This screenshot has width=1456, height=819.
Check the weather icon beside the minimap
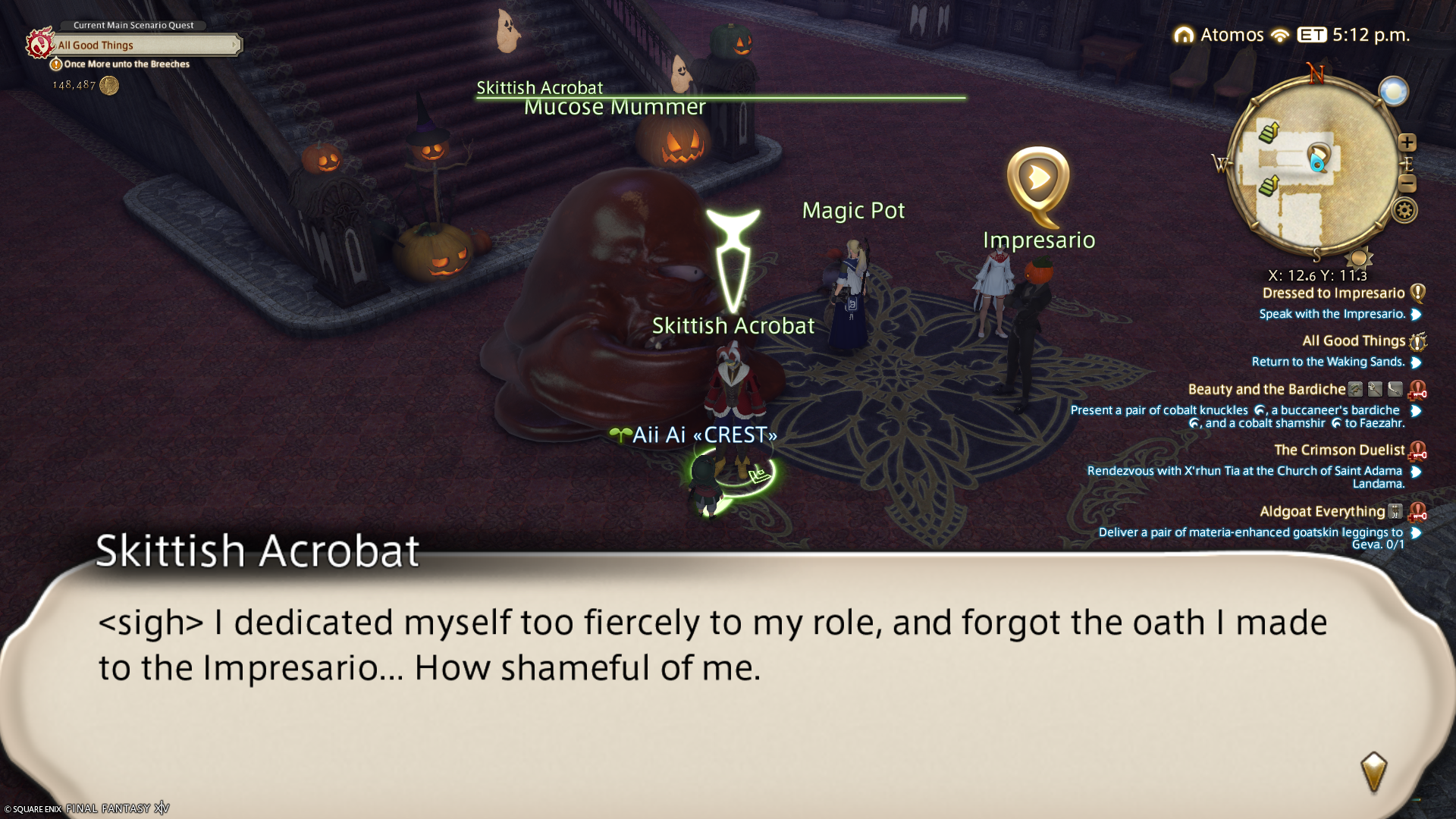point(1393,92)
